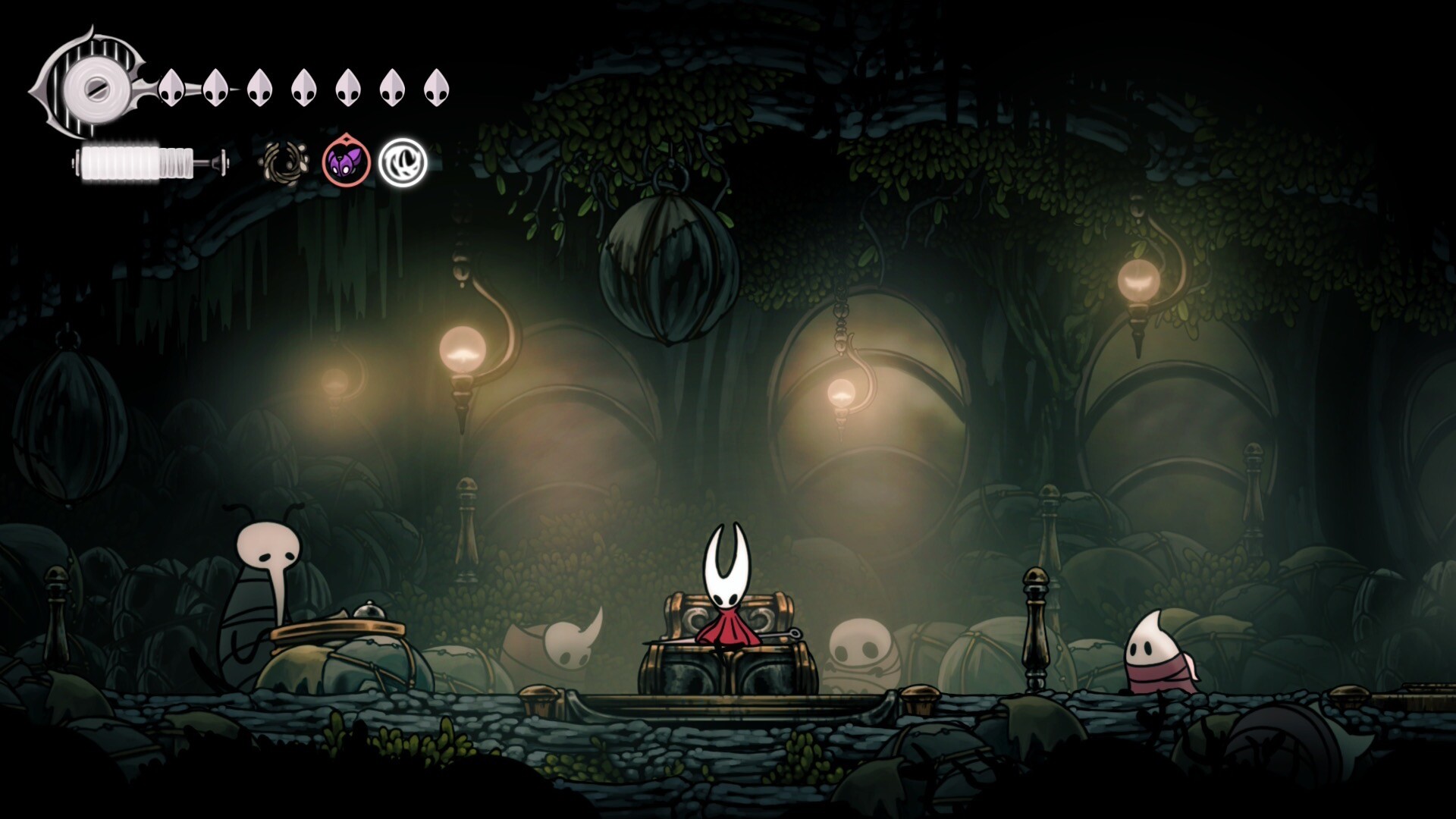Activate the purple bug tool in red ring
This screenshot has height=819, width=1456.
346,162
